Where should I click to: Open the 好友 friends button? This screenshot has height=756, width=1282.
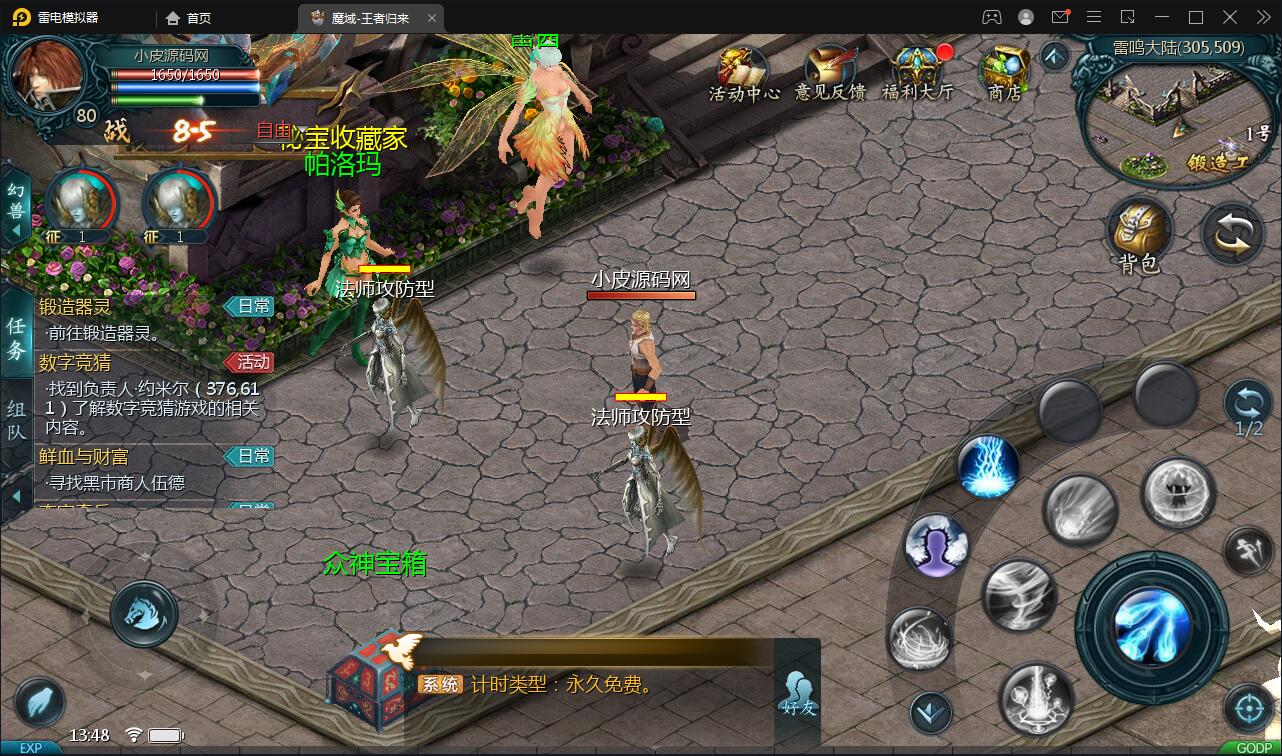click(x=798, y=692)
